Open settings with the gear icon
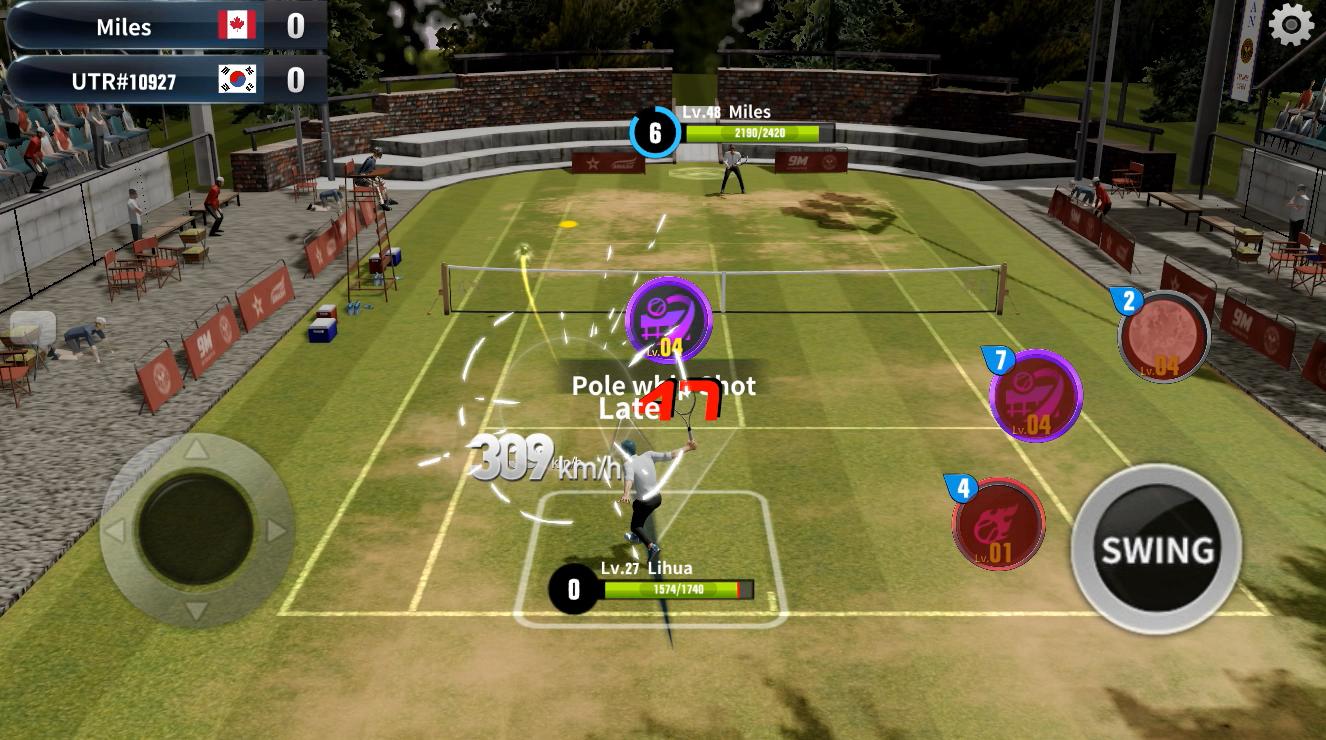Image resolution: width=1326 pixels, height=740 pixels. (x=1291, y=25)
